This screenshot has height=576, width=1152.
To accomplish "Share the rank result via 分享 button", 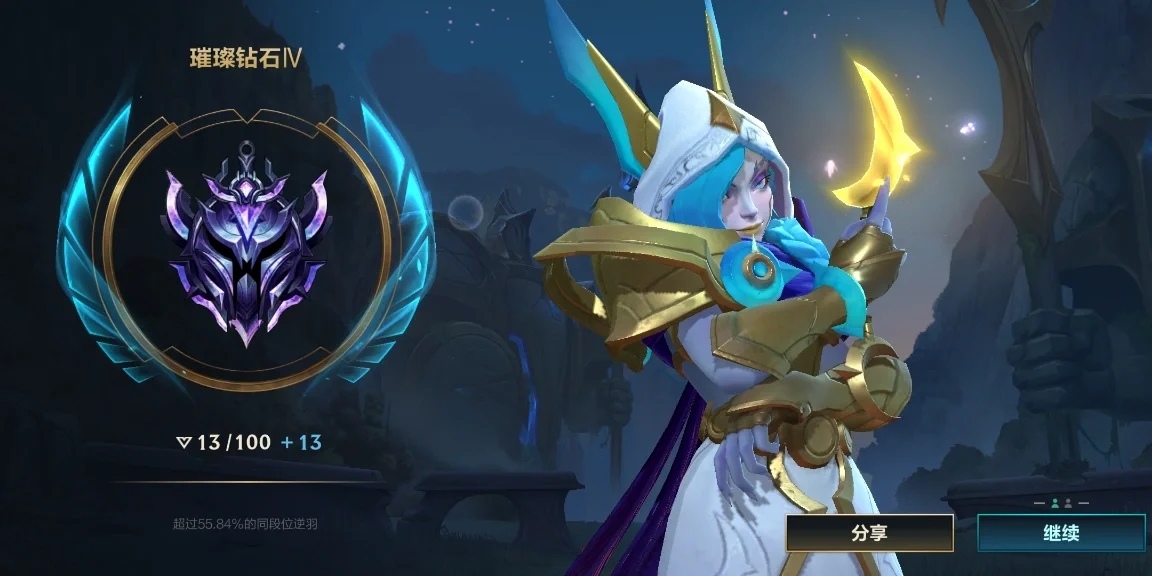I will pos(869,533).
